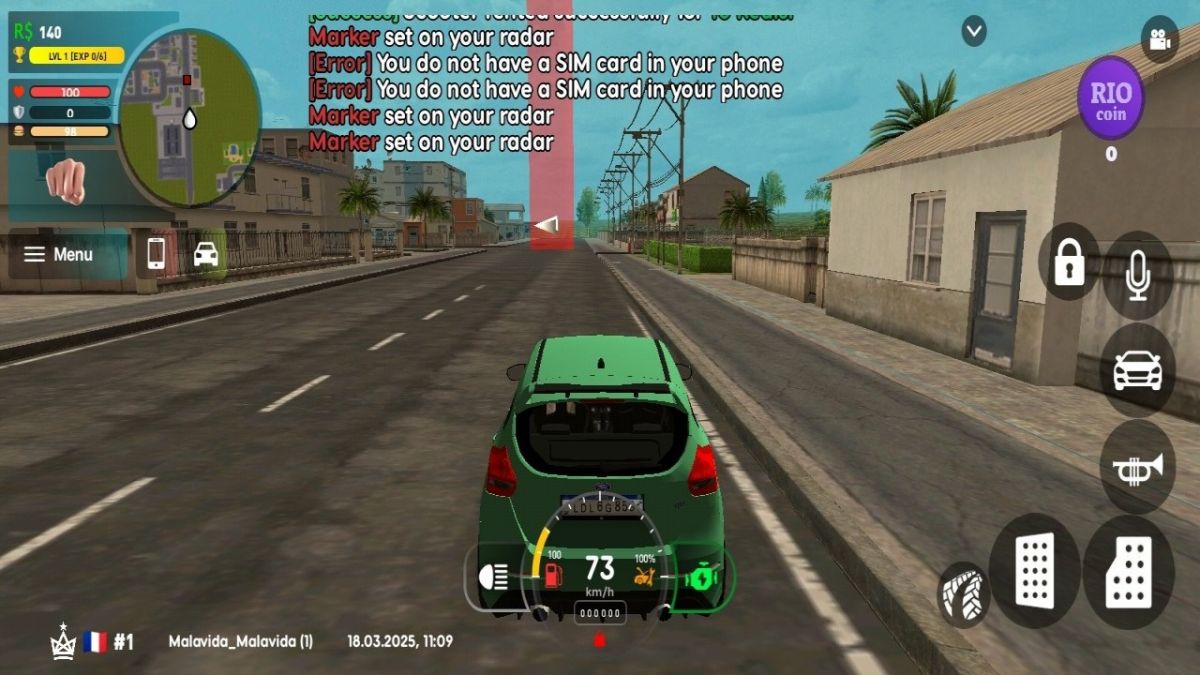Tap the orange engine icon
The width and height of the screenshot is (1200, 675).
coord(645,575)
